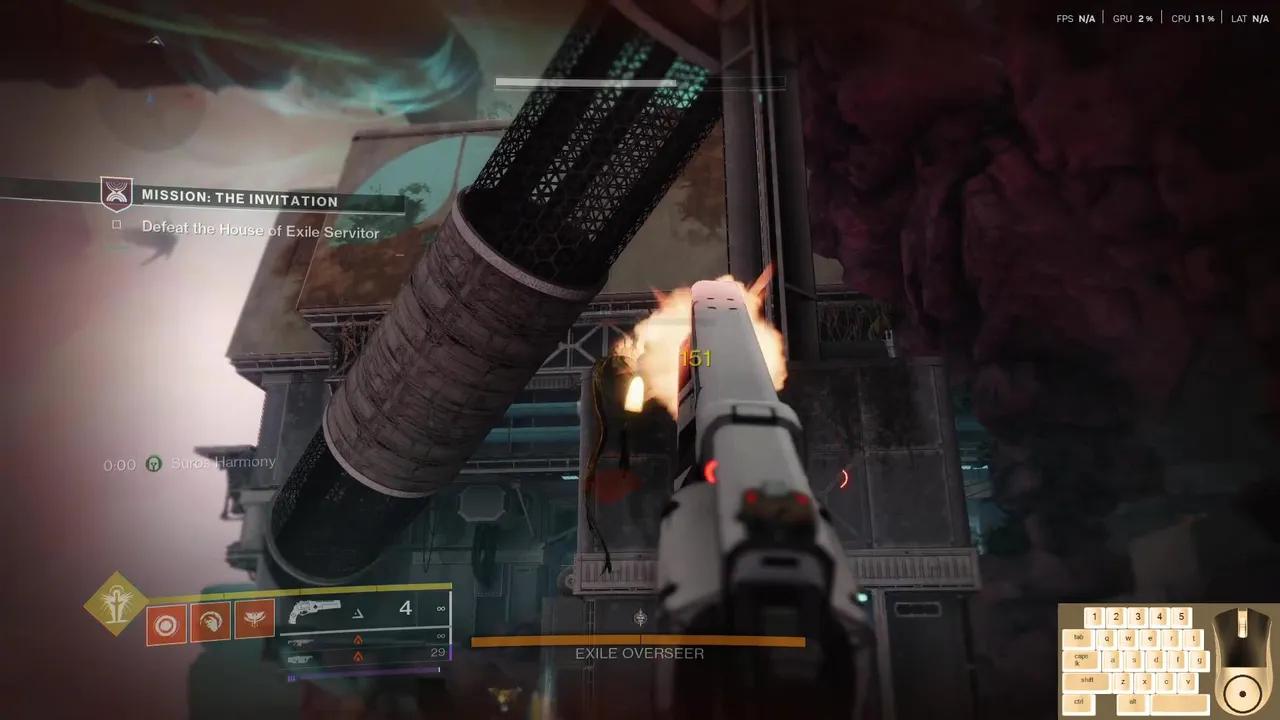
Task: Select the golden winged-sword Super icon
Action: [x=117, y=603]
